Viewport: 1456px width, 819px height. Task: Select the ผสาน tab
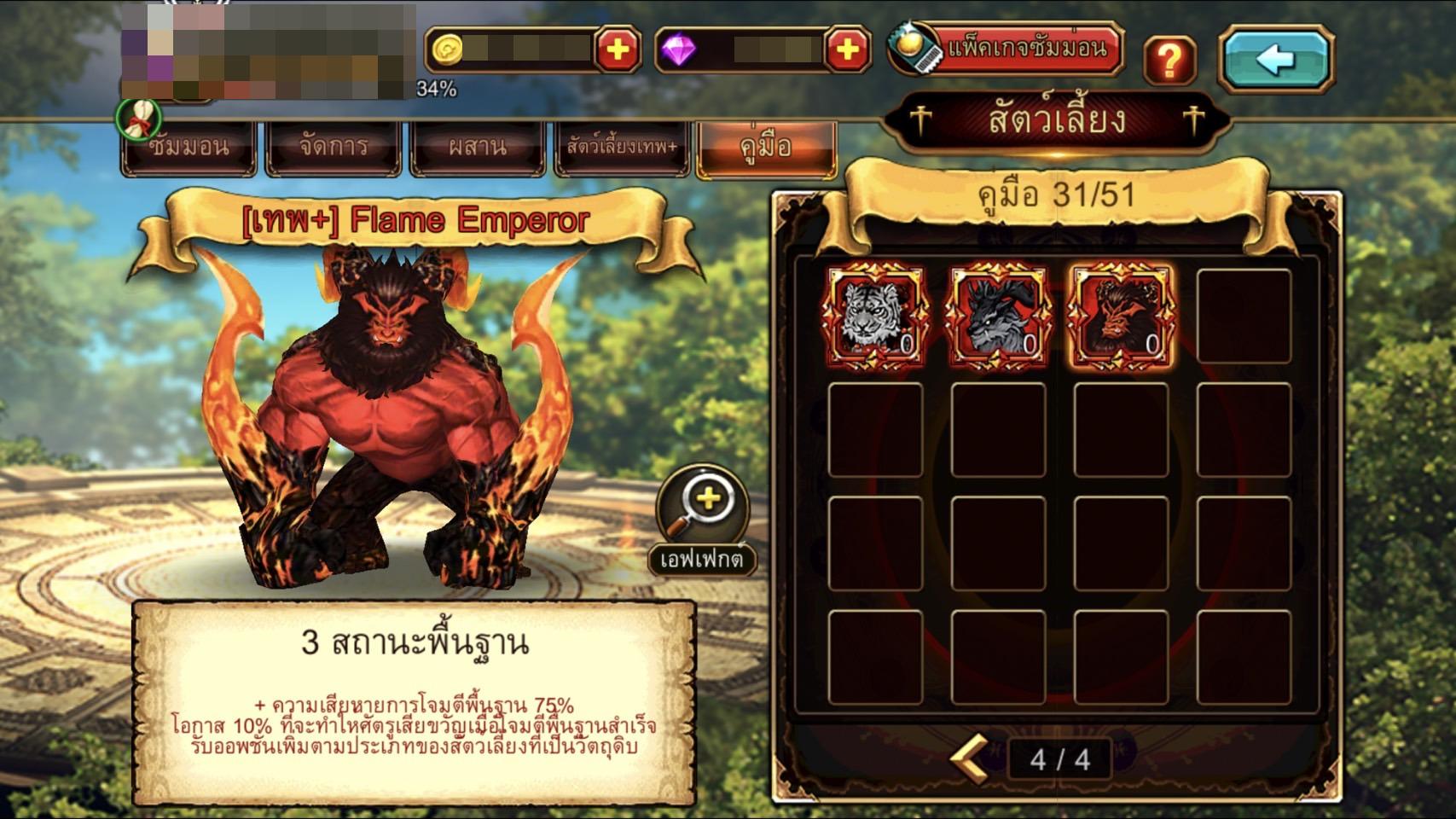[x=478, y=148]
